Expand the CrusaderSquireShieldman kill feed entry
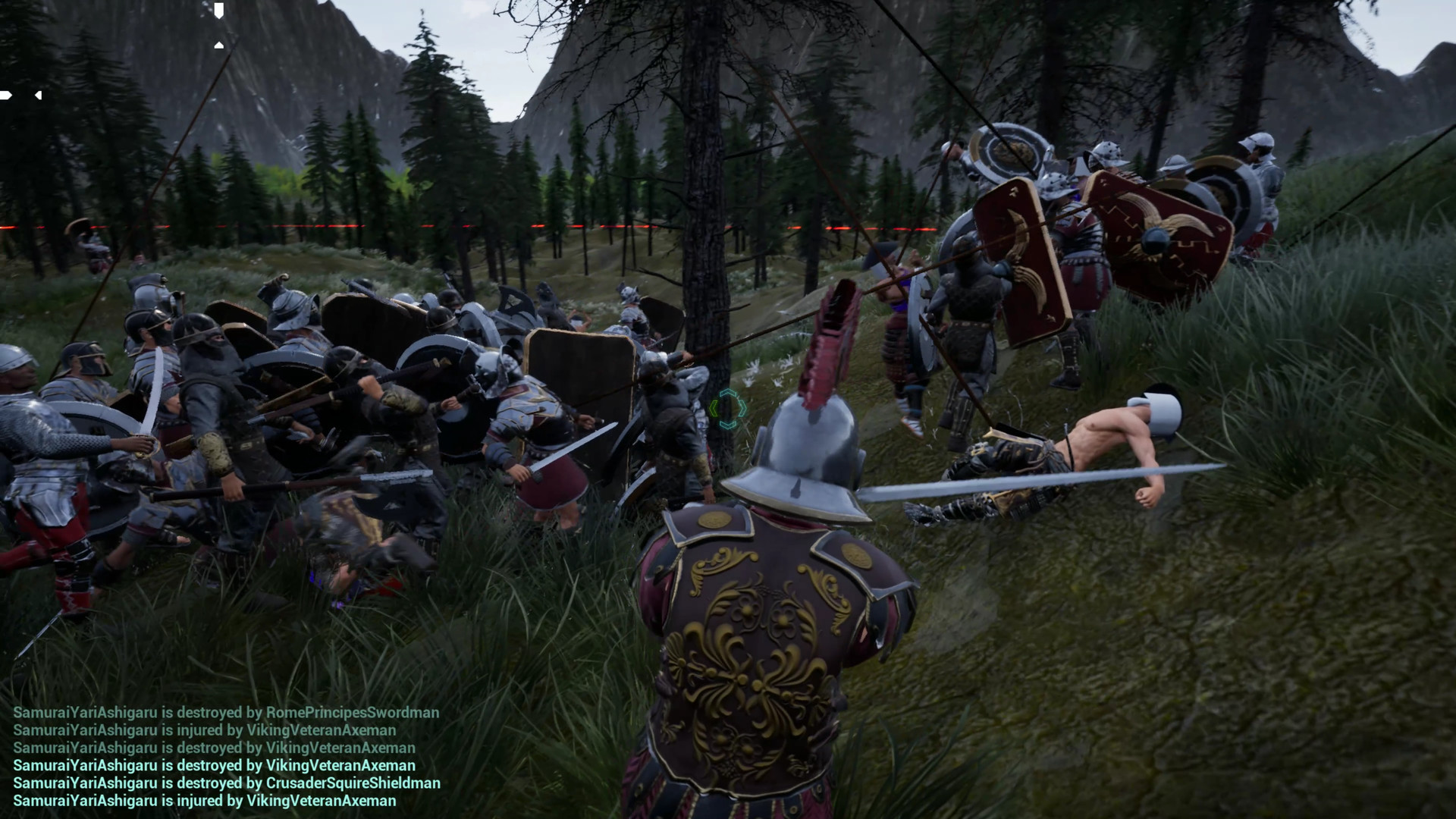Viewport: 1456px width, 819px height. coord(227,783)
